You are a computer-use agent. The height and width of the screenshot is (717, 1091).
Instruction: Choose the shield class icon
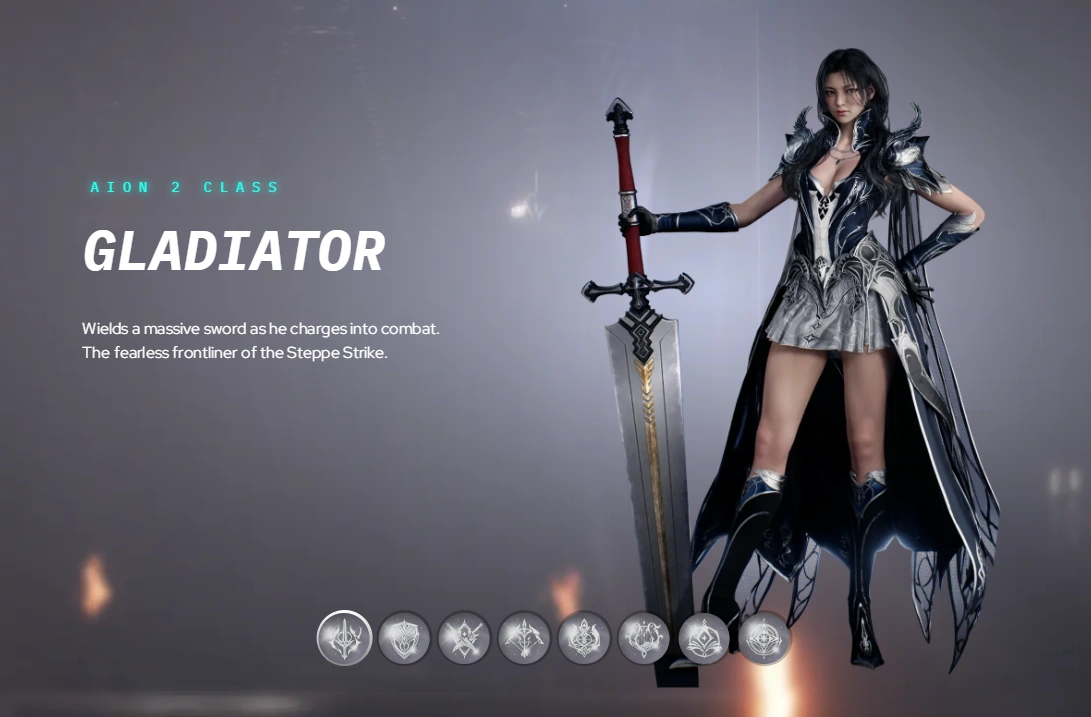tap(404, 638)
